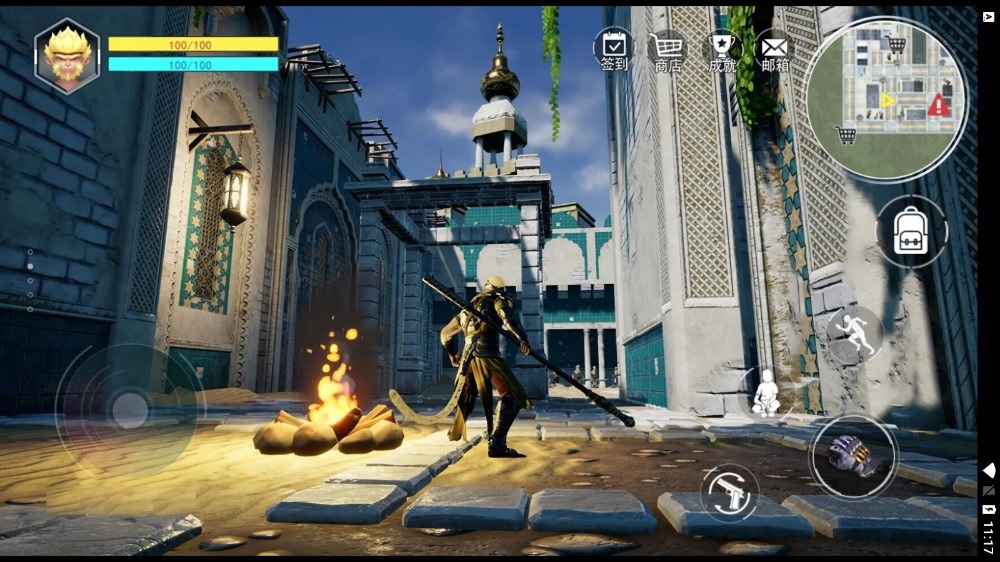View the 成就 achievements trophy

(x=721, y=50)
